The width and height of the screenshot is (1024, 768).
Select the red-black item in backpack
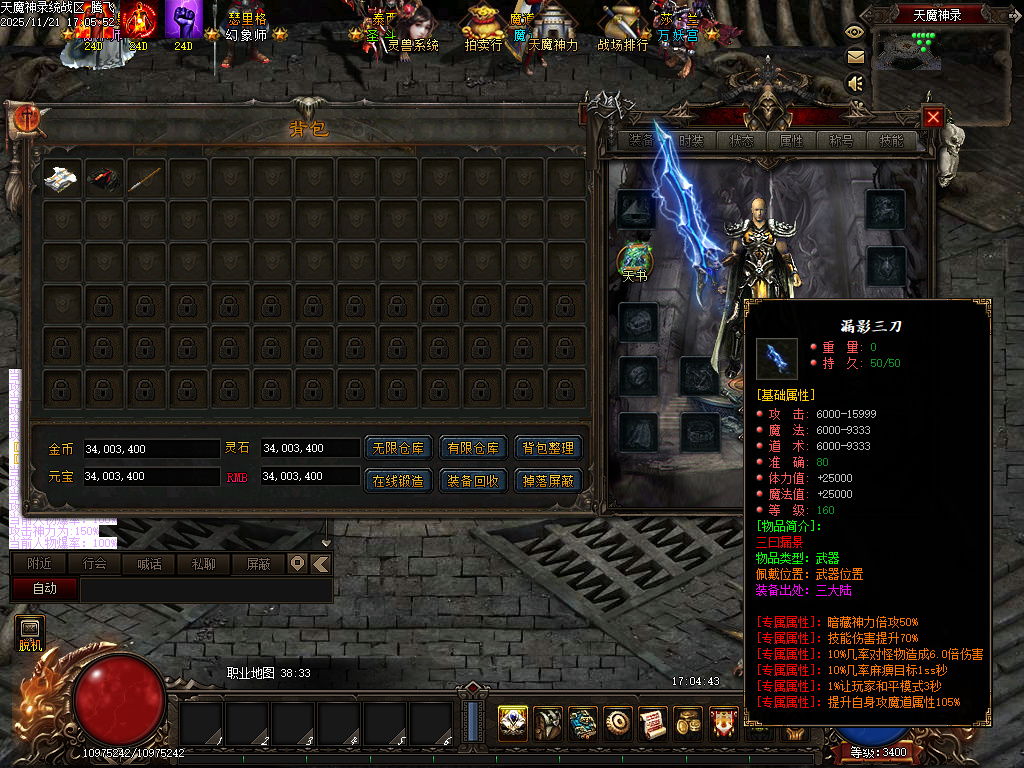pos(104,178)
